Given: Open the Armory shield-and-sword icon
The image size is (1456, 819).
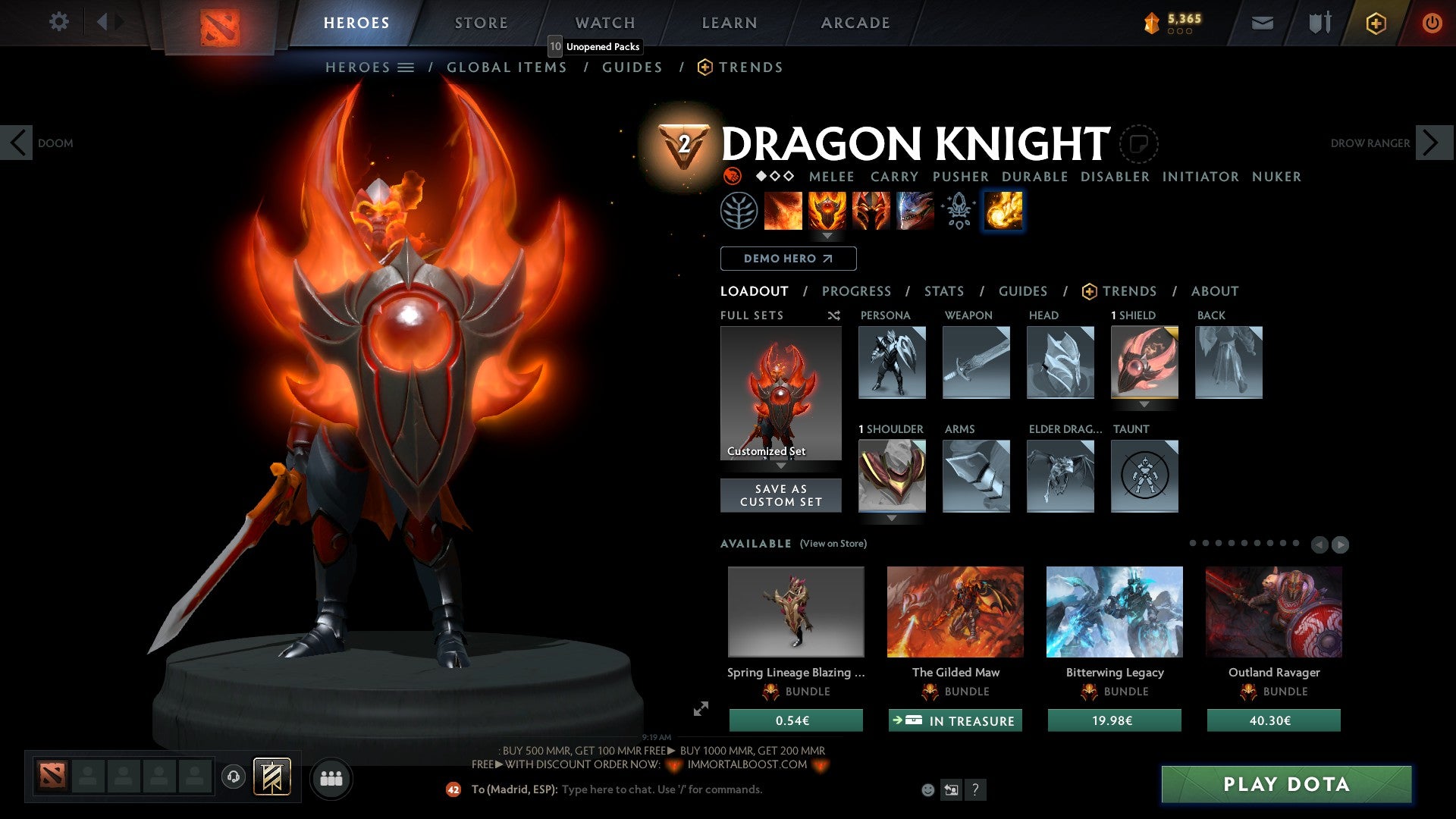Looking at the screenshot, I should point(1319,23).
